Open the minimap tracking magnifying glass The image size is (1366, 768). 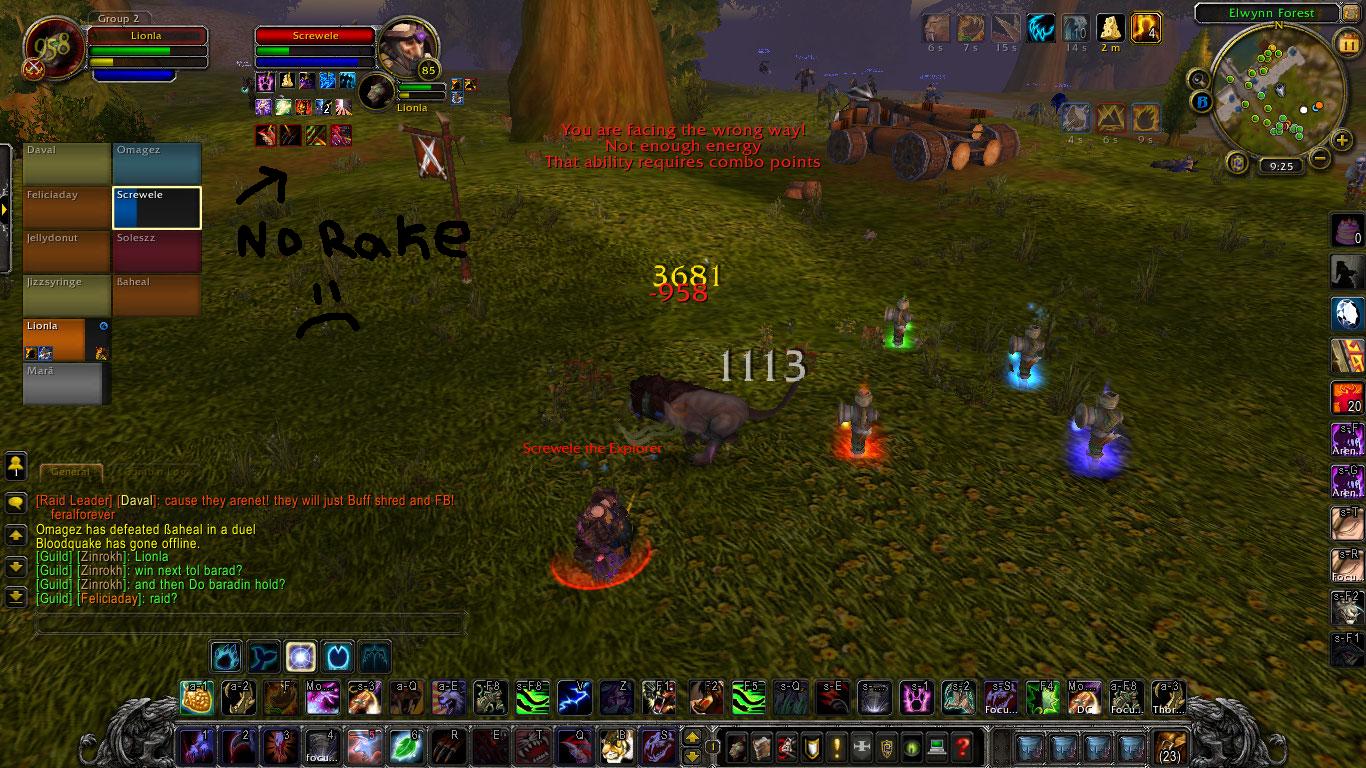pos(1198,80)
